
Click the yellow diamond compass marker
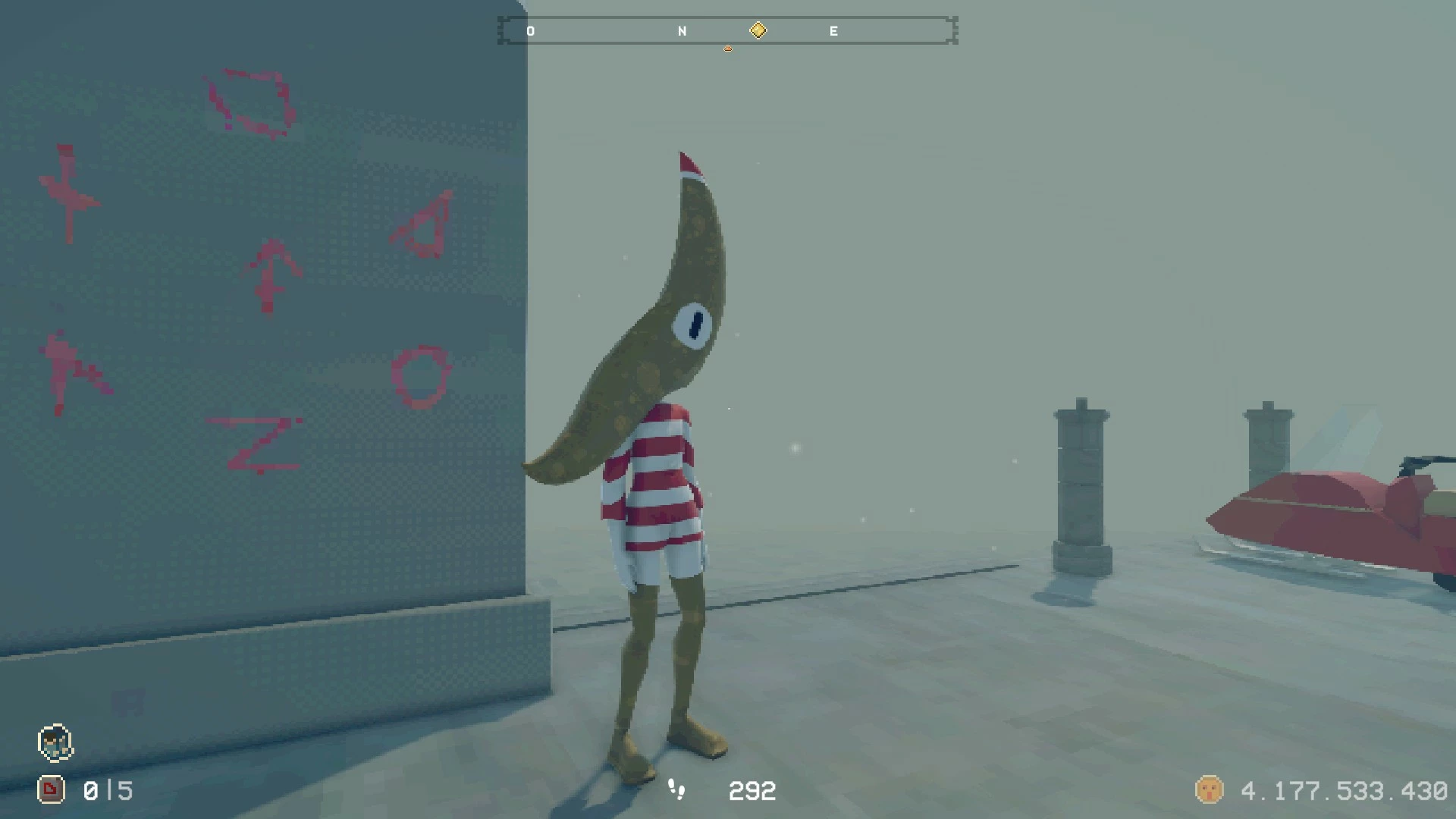[758, 30]
